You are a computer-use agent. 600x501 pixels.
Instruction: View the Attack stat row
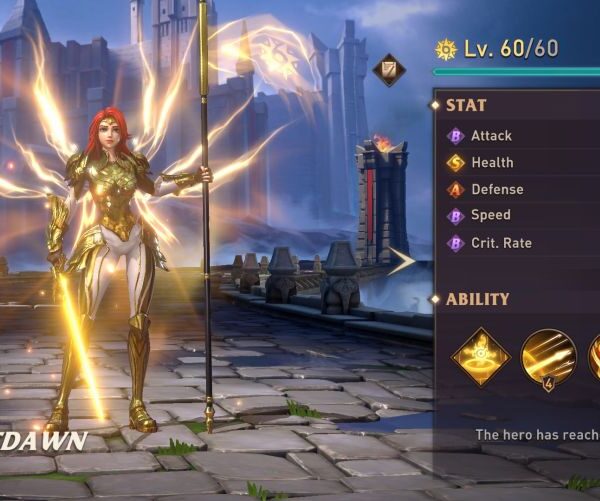(490, 136)
